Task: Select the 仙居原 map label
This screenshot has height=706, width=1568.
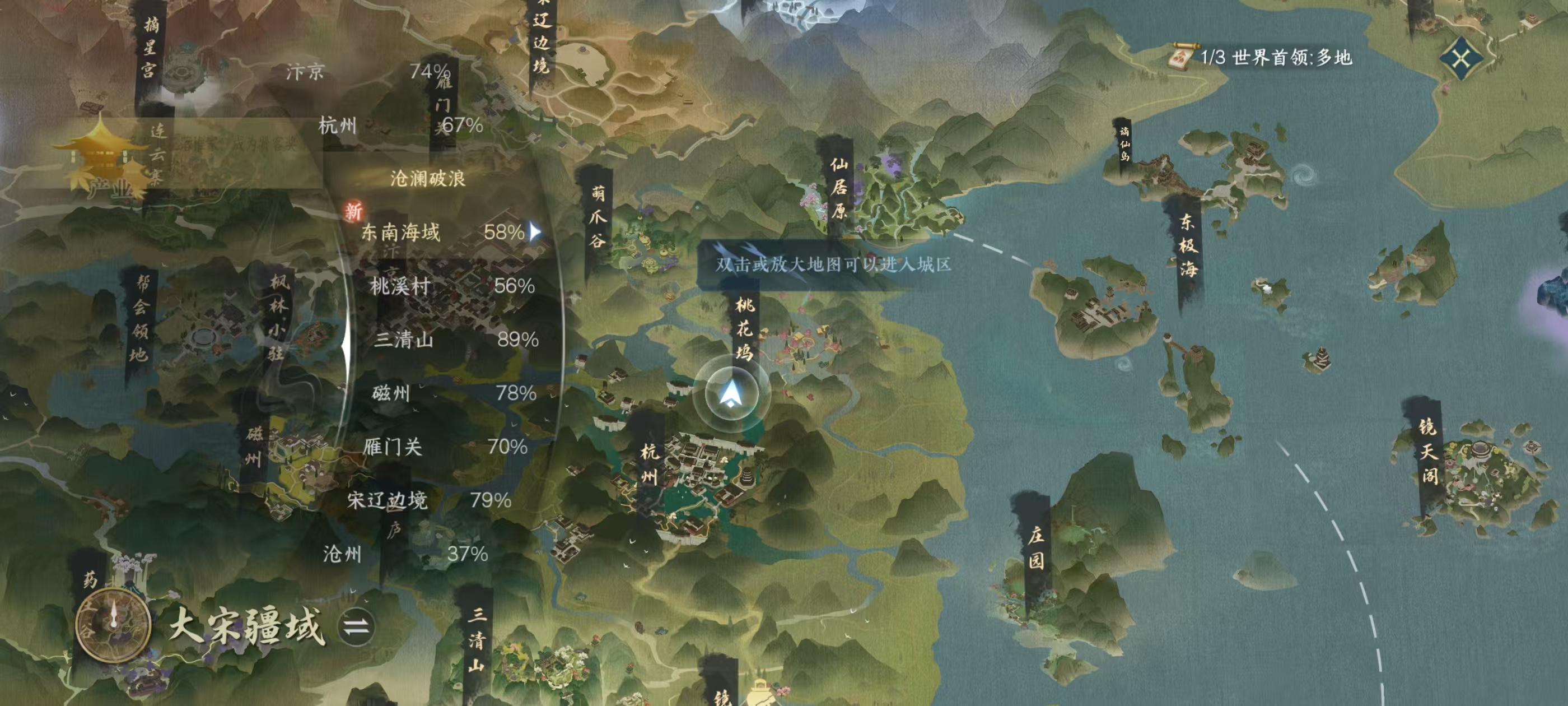Action: 839,188
